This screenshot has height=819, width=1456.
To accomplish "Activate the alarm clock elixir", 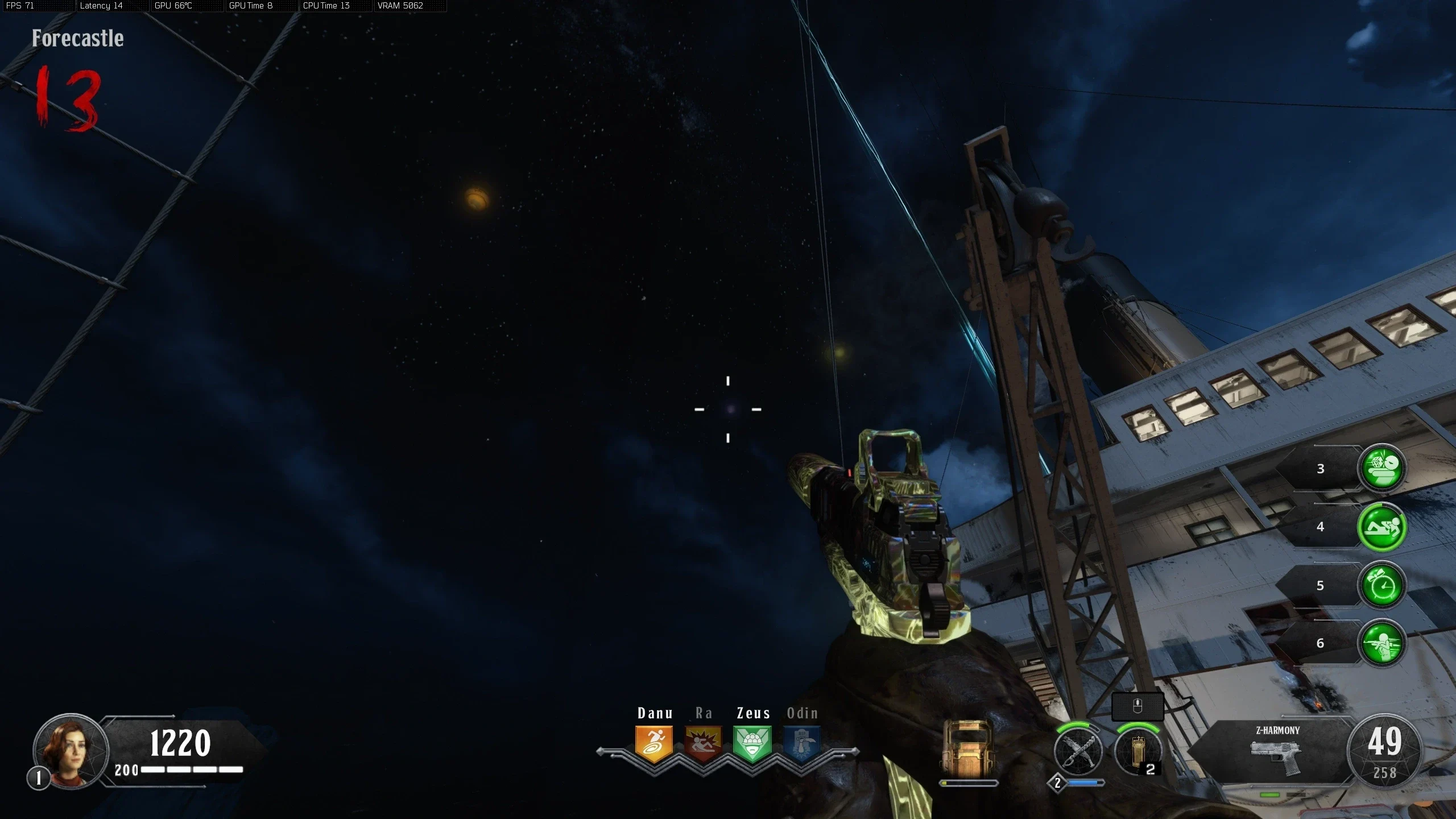I will tap(1381, 586).
